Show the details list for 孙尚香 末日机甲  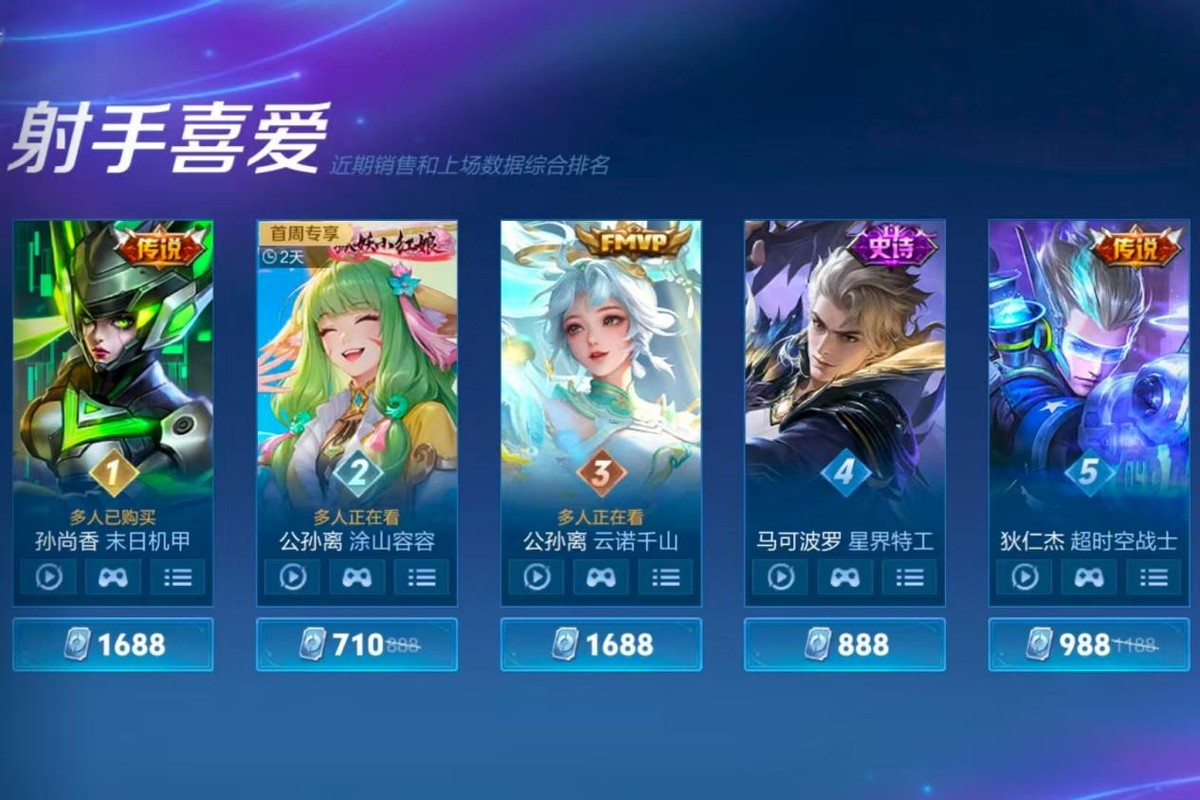point(178,577)
